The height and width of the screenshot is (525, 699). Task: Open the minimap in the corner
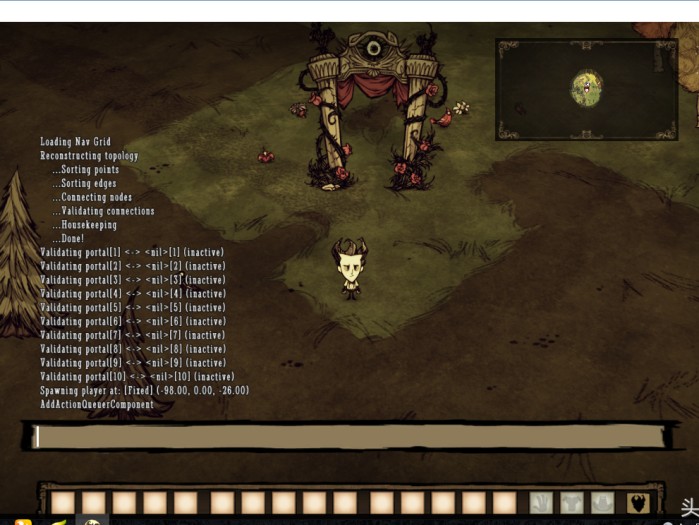[x=586, y=89]
